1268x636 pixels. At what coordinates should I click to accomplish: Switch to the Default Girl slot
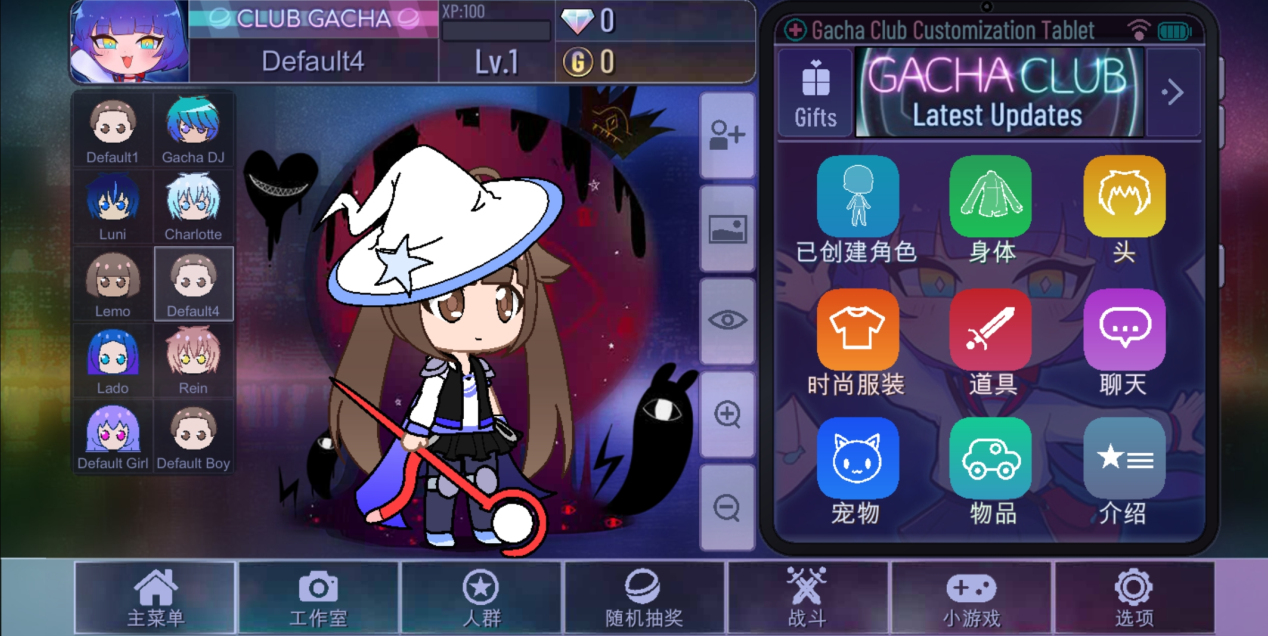(x=113, y=437)
